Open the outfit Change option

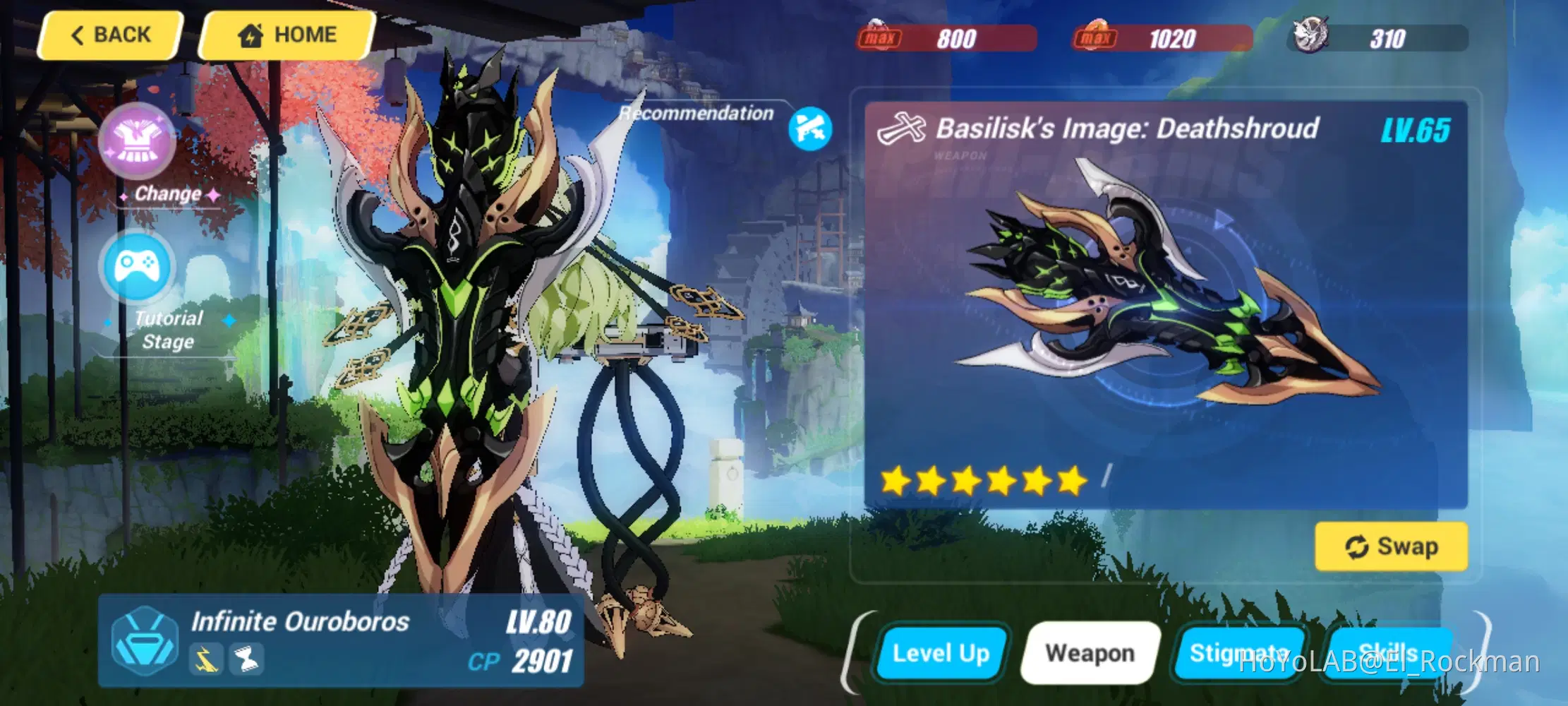138,141
